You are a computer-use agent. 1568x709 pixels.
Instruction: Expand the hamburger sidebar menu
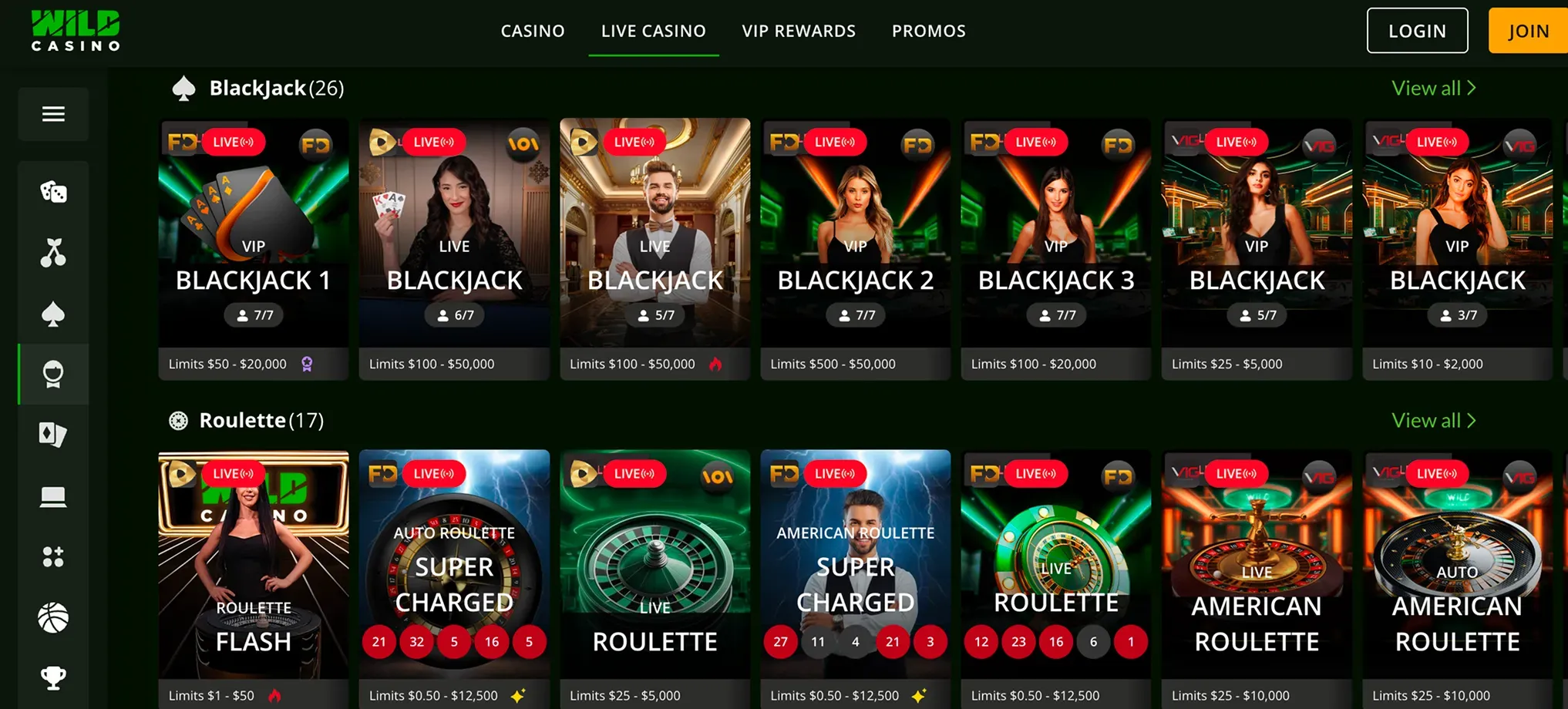pyautogui.click(x=53, y=114)
